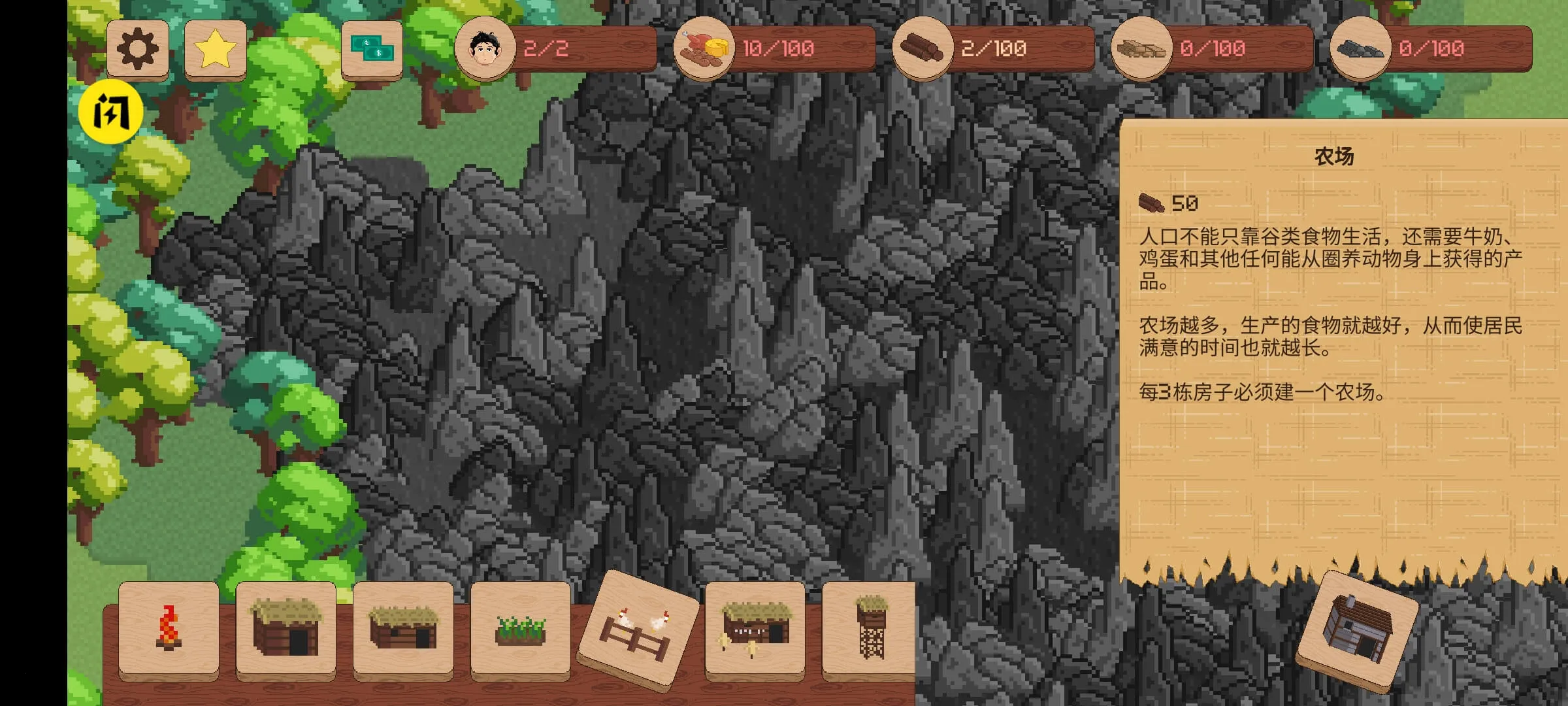Tap the yellow star button
Image resolution: width=1568 pixels, height=706 pixels.
[x=216, y=49]
